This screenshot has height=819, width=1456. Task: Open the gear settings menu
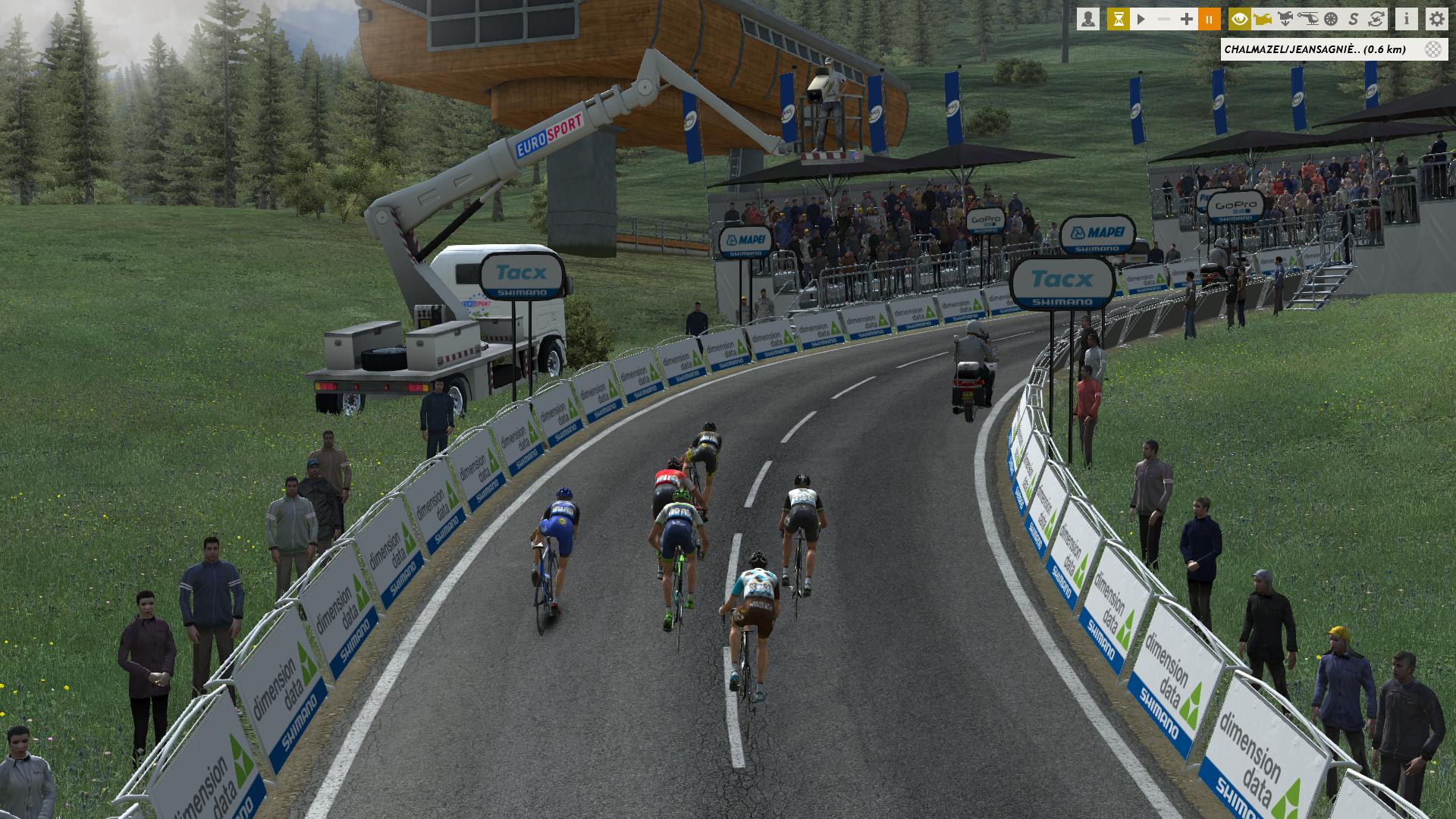(x=1436, y=19)
